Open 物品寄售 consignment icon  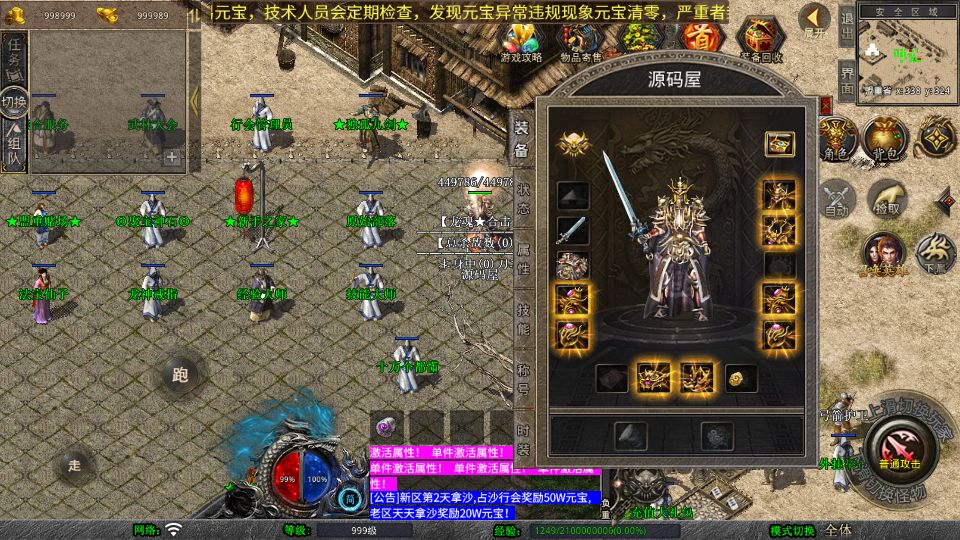580,40
